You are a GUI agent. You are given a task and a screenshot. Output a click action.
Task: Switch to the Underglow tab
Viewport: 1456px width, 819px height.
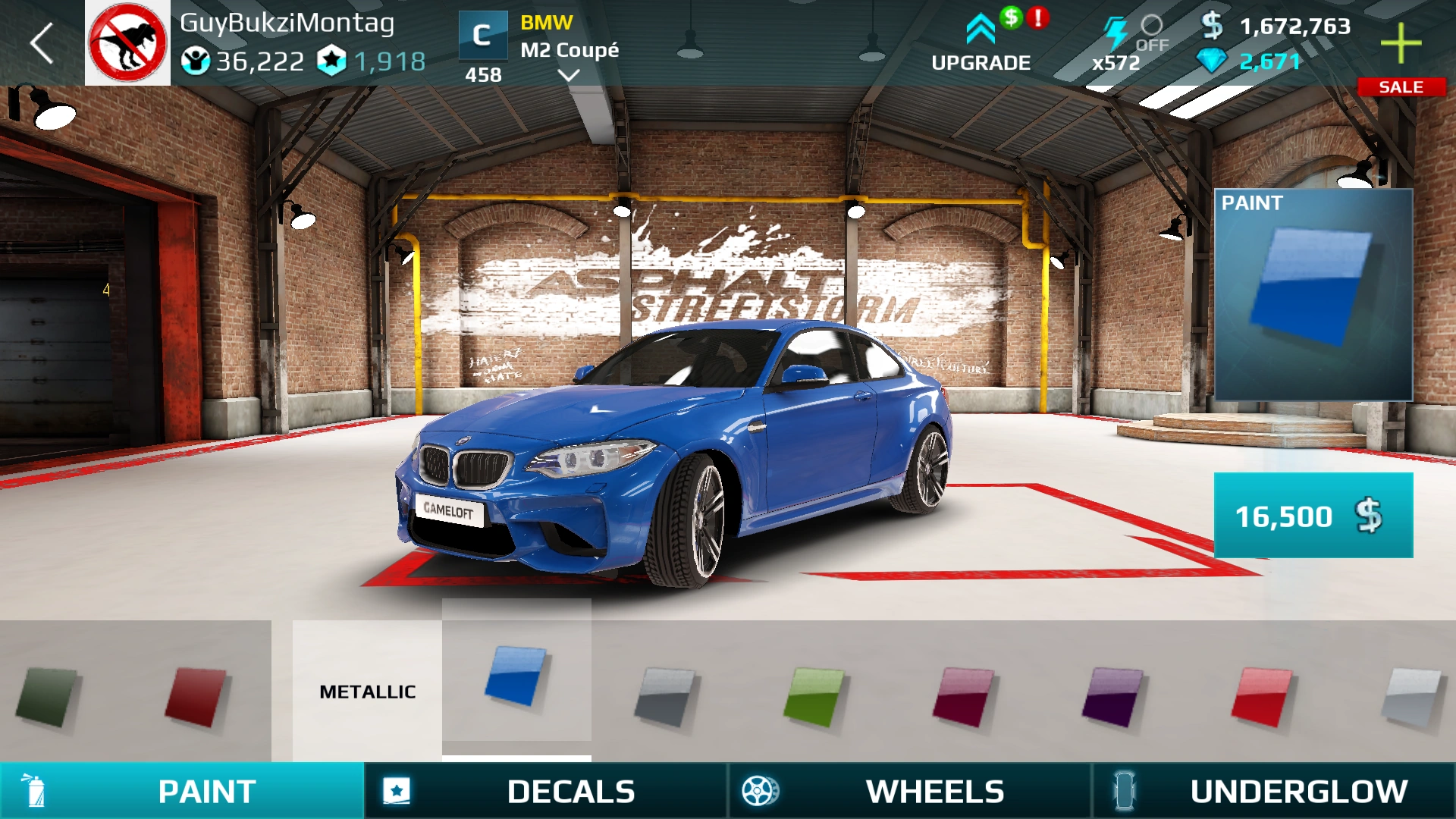pyautogui.click(x=1274, y=791)
